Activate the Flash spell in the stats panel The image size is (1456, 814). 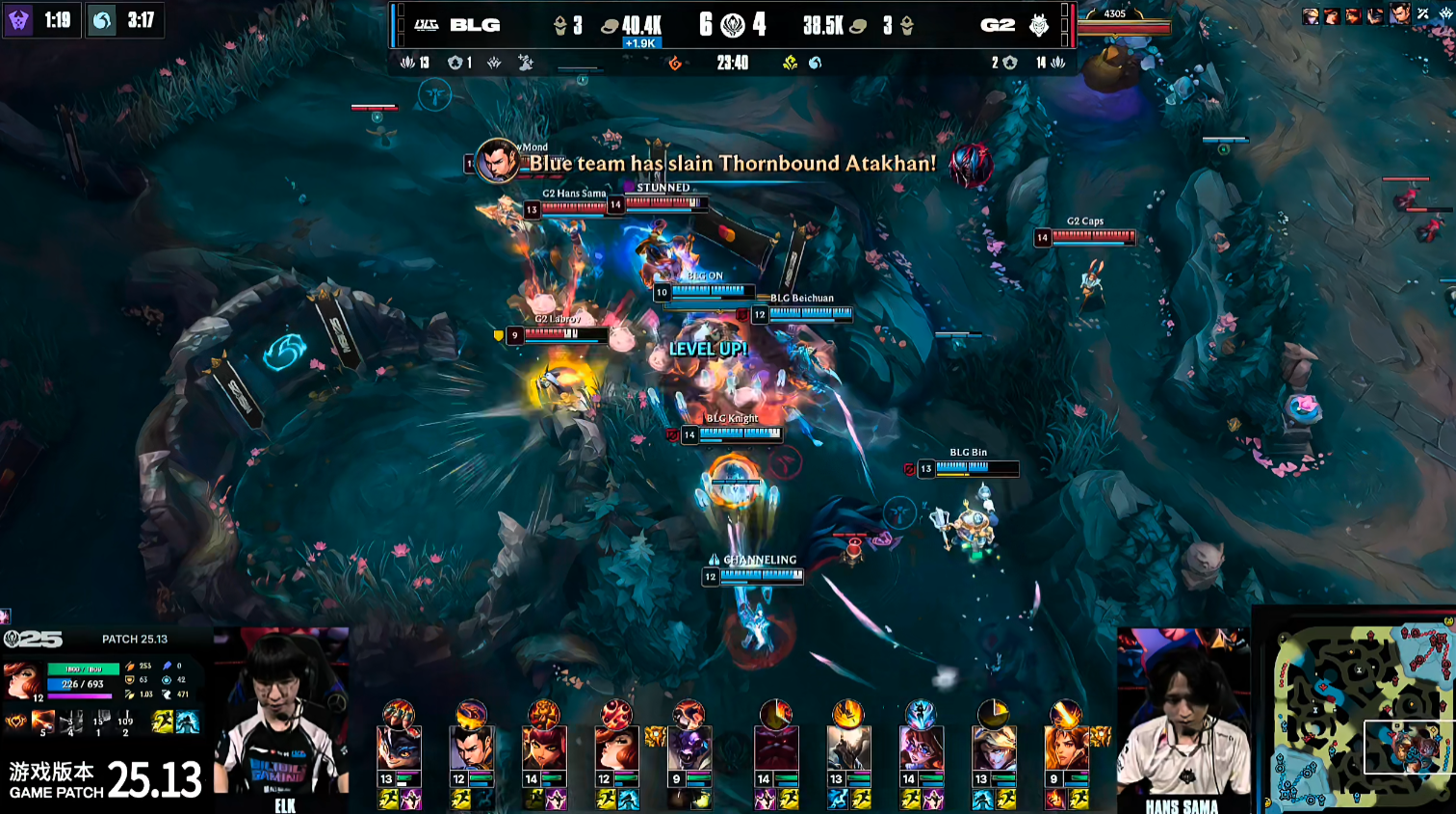click(x=163, y=722)
